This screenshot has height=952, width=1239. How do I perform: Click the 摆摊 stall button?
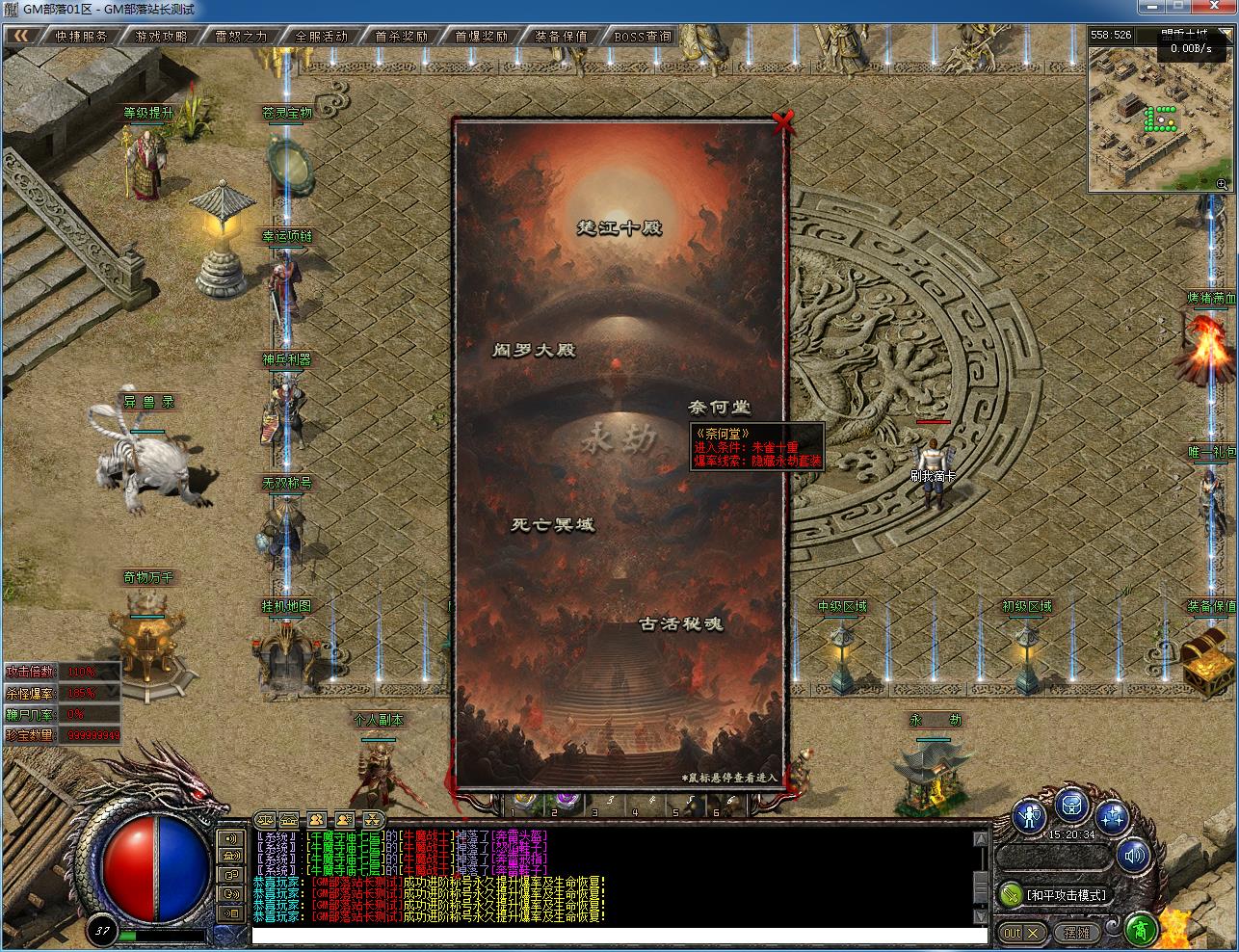(x=1076, y=933)
